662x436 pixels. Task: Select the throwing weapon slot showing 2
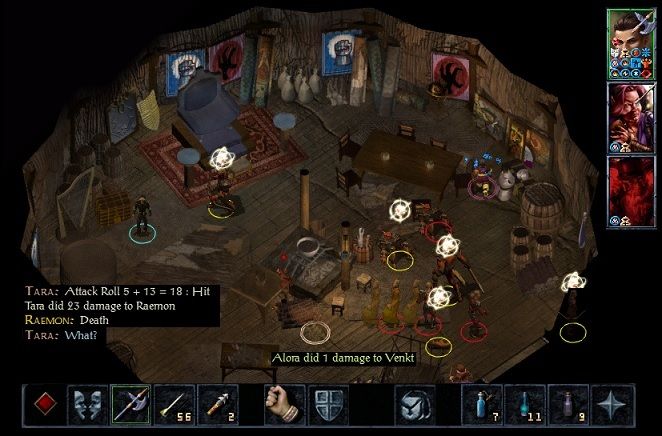(x=216, y=404)
